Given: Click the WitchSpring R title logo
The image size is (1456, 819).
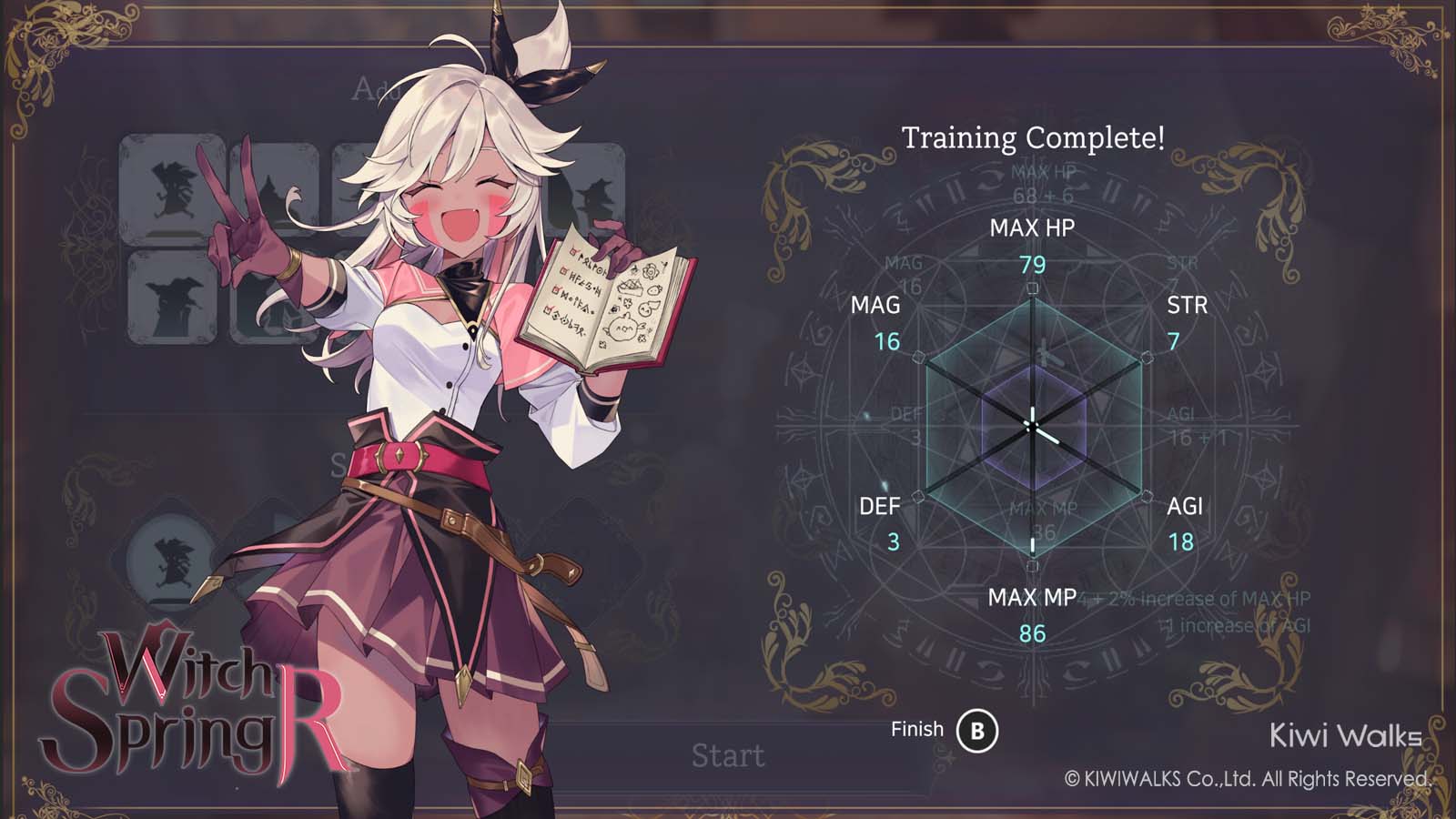Looking at the screenshot, I should pyautogui.click(x=182, y=719).
